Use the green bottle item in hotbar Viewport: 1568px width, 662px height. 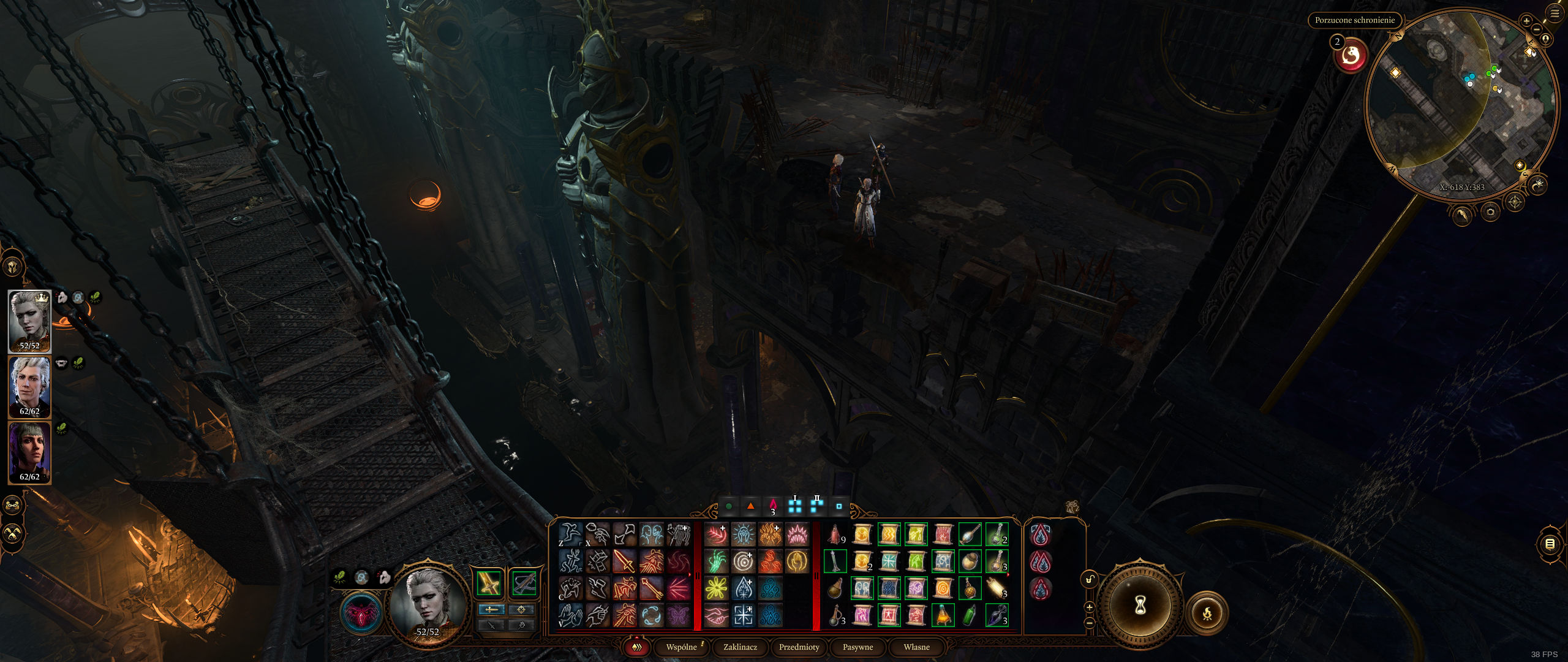pyautogui.click(x=970, y=615)
